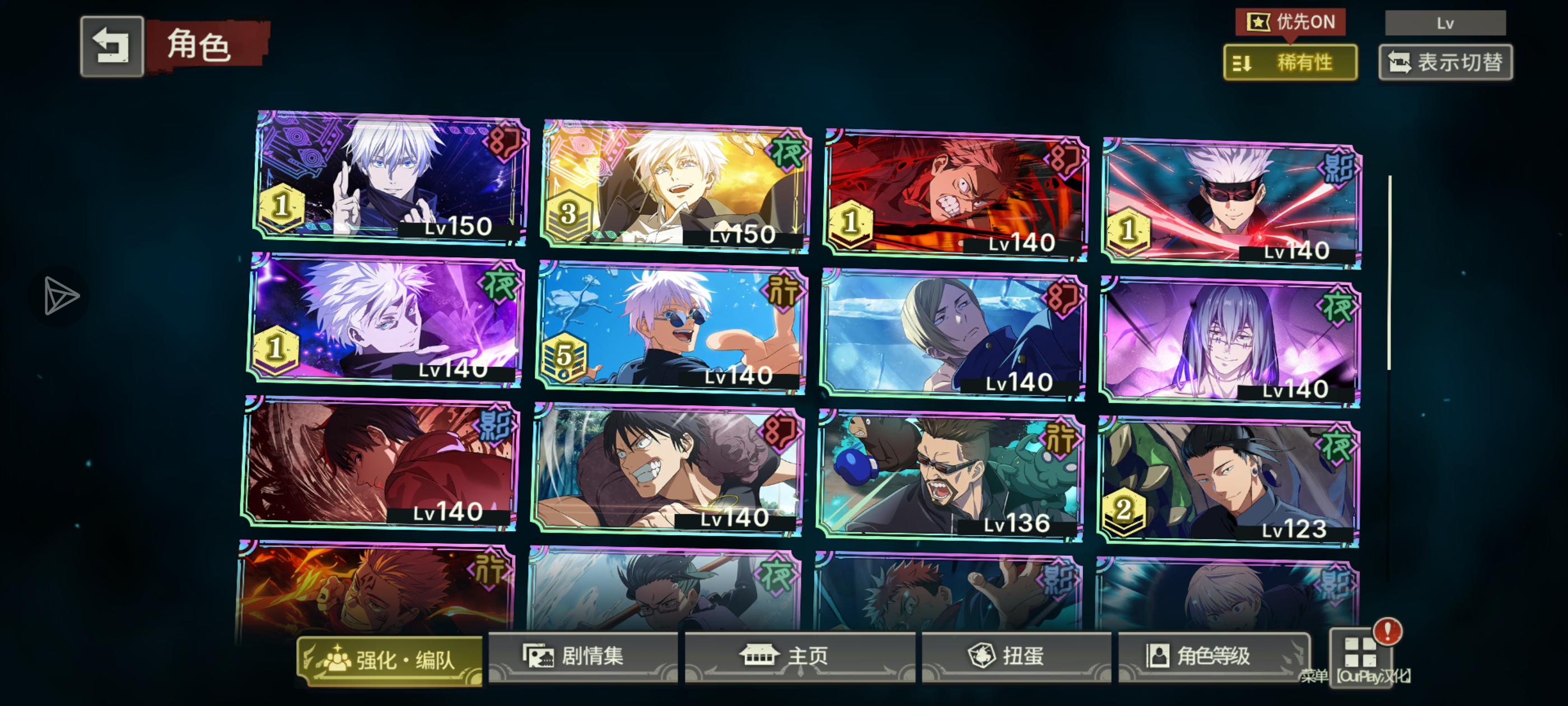Select the red raging Itadori Lv140 card
The height and width of the screenshot is (706, 1568).
pyautogui.click(x=955, y=195)
